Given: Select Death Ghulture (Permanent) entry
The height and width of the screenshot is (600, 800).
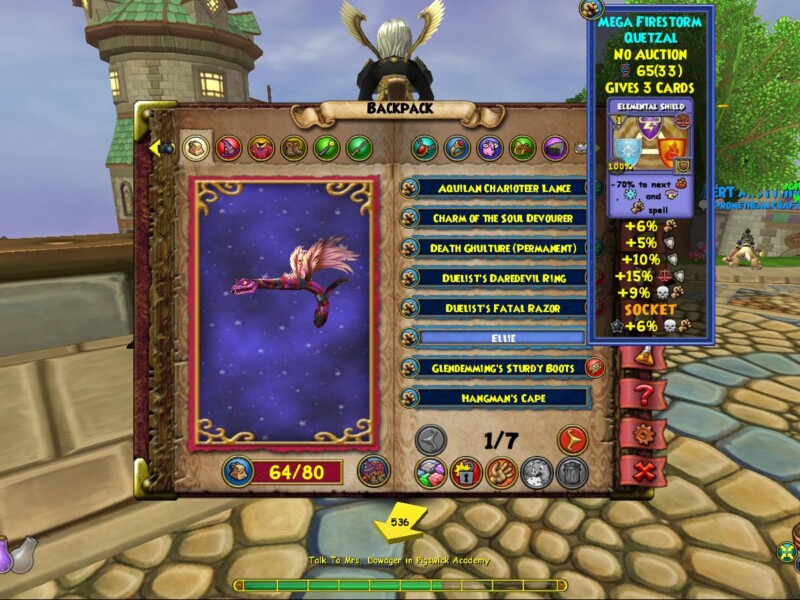Looking at the screenshot, I should tap(502, 248).
